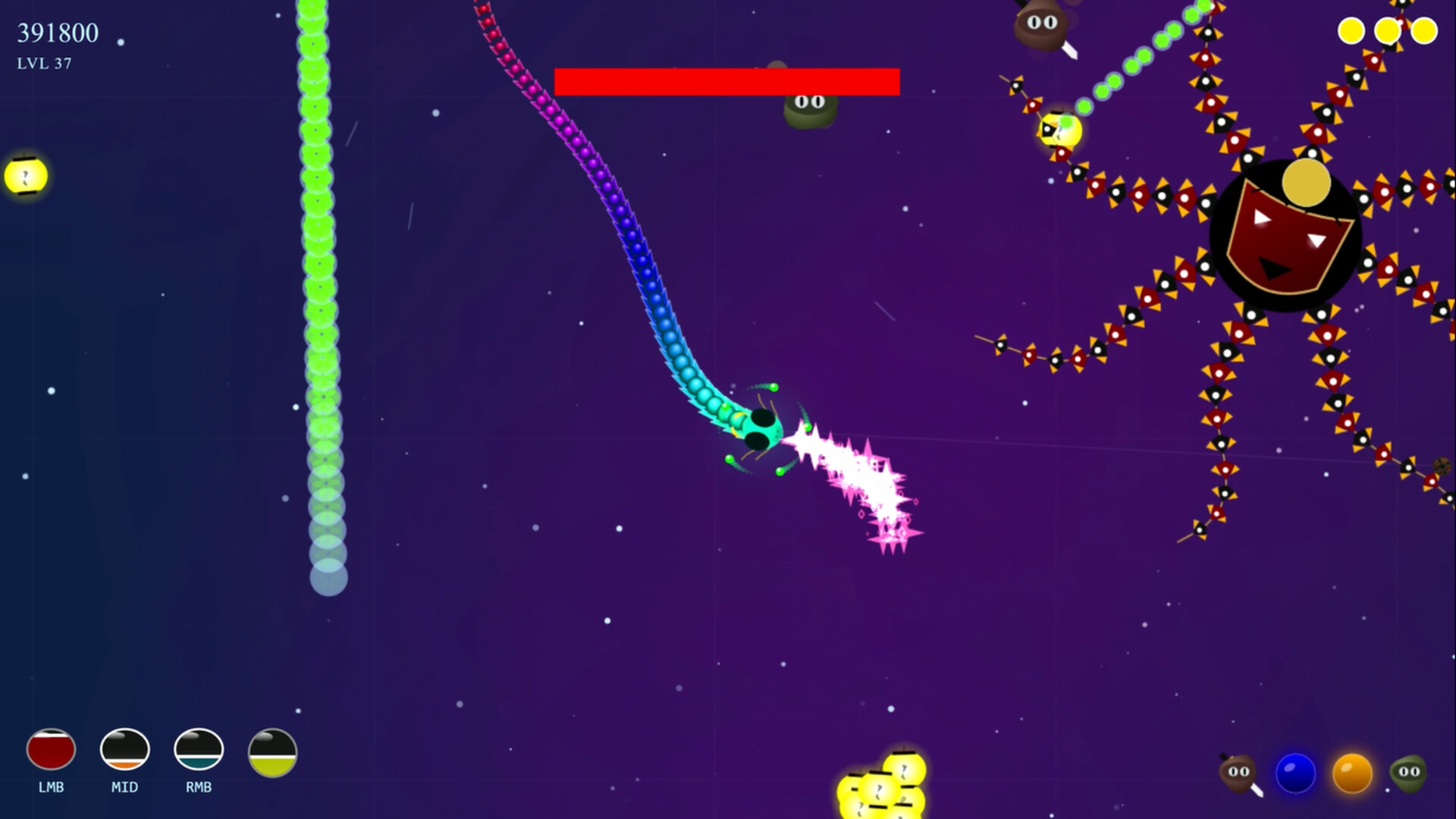1456x819 pixels.
Task: Click the LVL 37 indicator
Action: click(x=43, y=64)
